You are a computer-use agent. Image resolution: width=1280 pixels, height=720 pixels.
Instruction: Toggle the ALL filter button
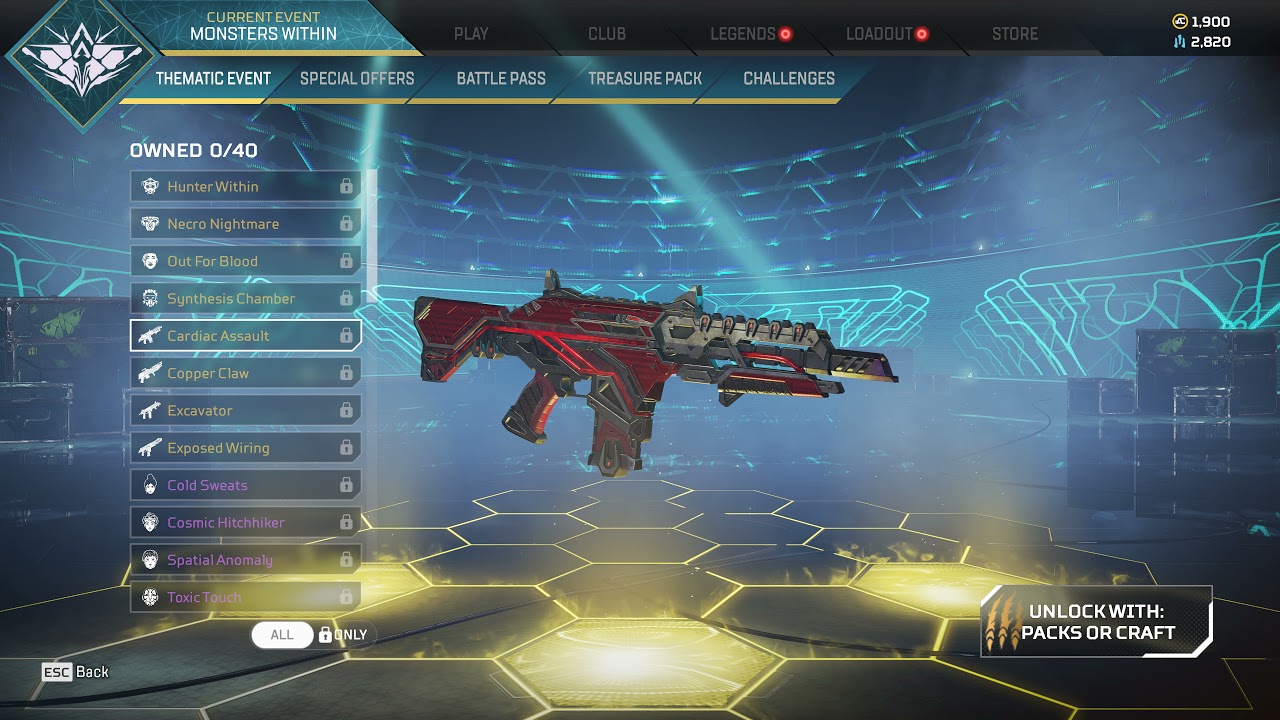281,634
